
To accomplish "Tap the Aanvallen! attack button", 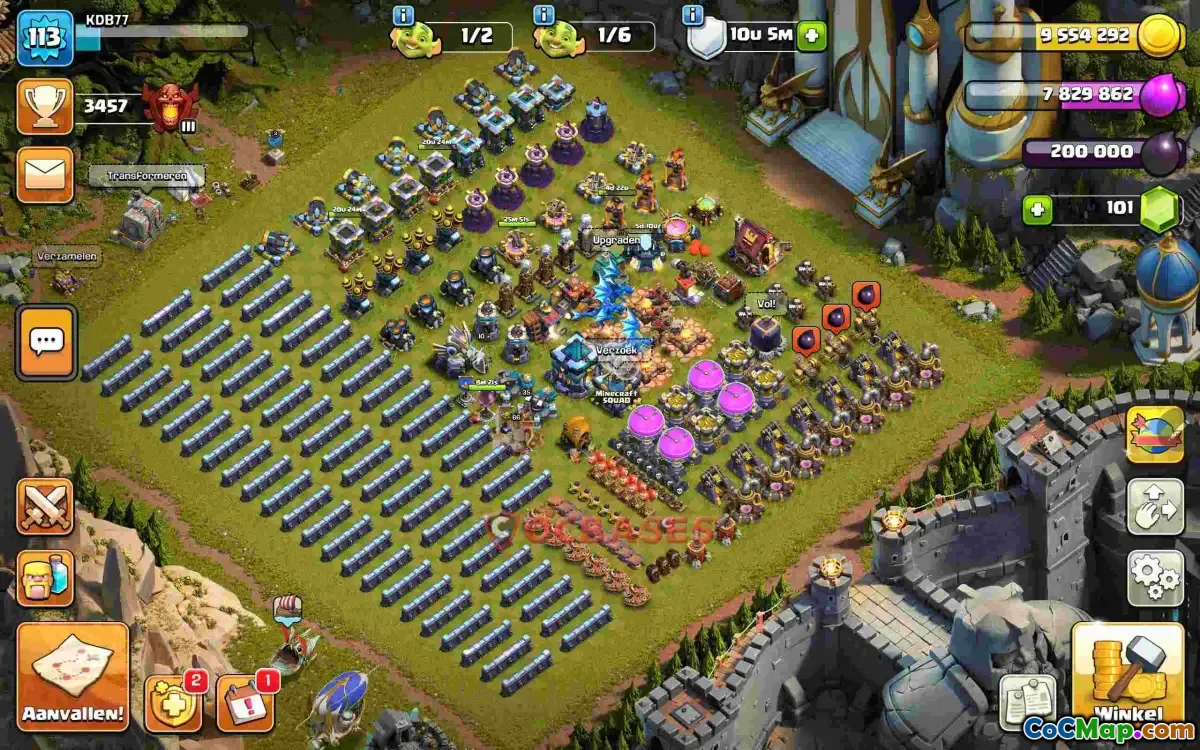I will 72,676.
